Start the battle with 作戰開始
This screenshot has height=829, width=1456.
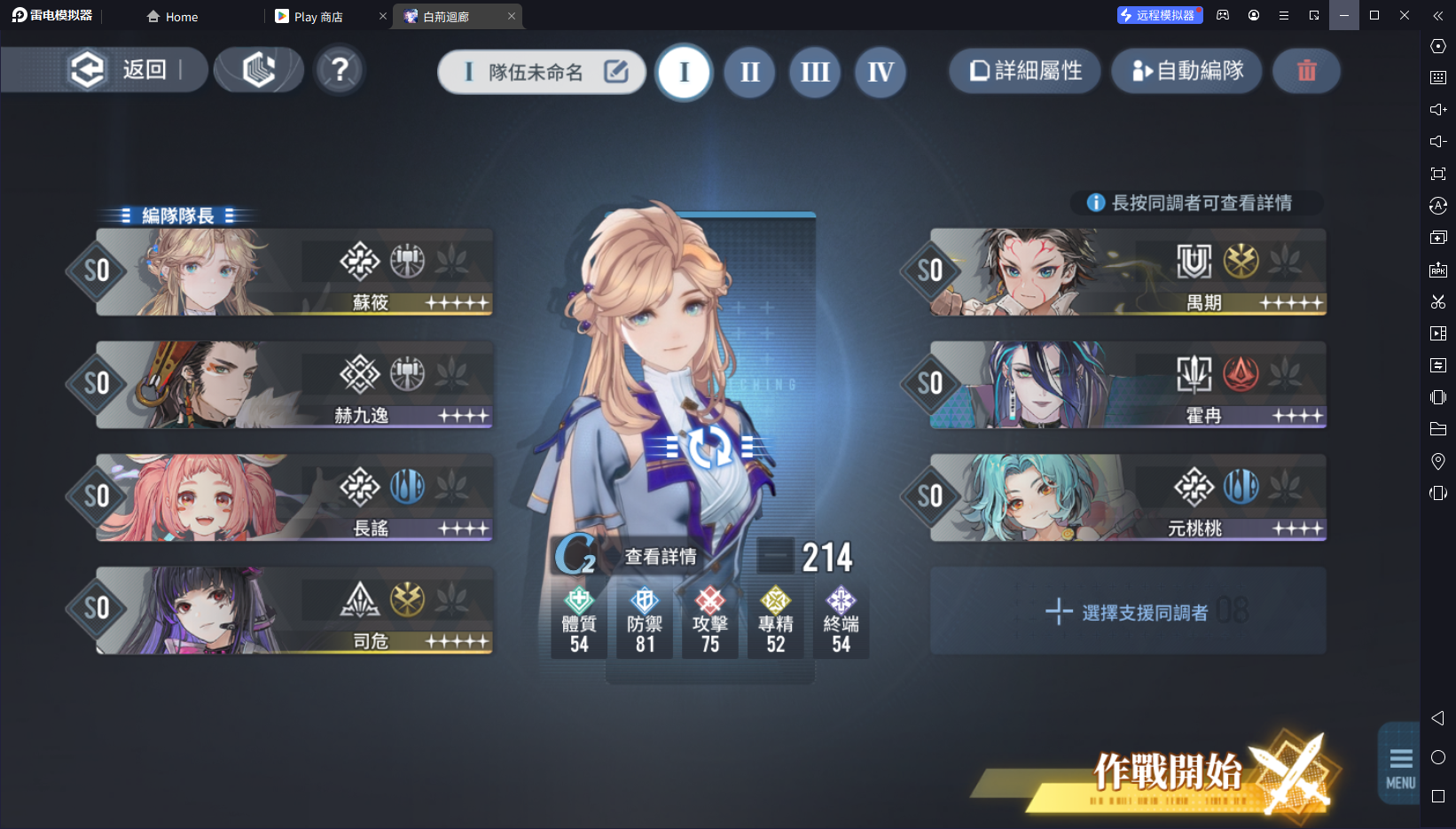coord(1168,773)
